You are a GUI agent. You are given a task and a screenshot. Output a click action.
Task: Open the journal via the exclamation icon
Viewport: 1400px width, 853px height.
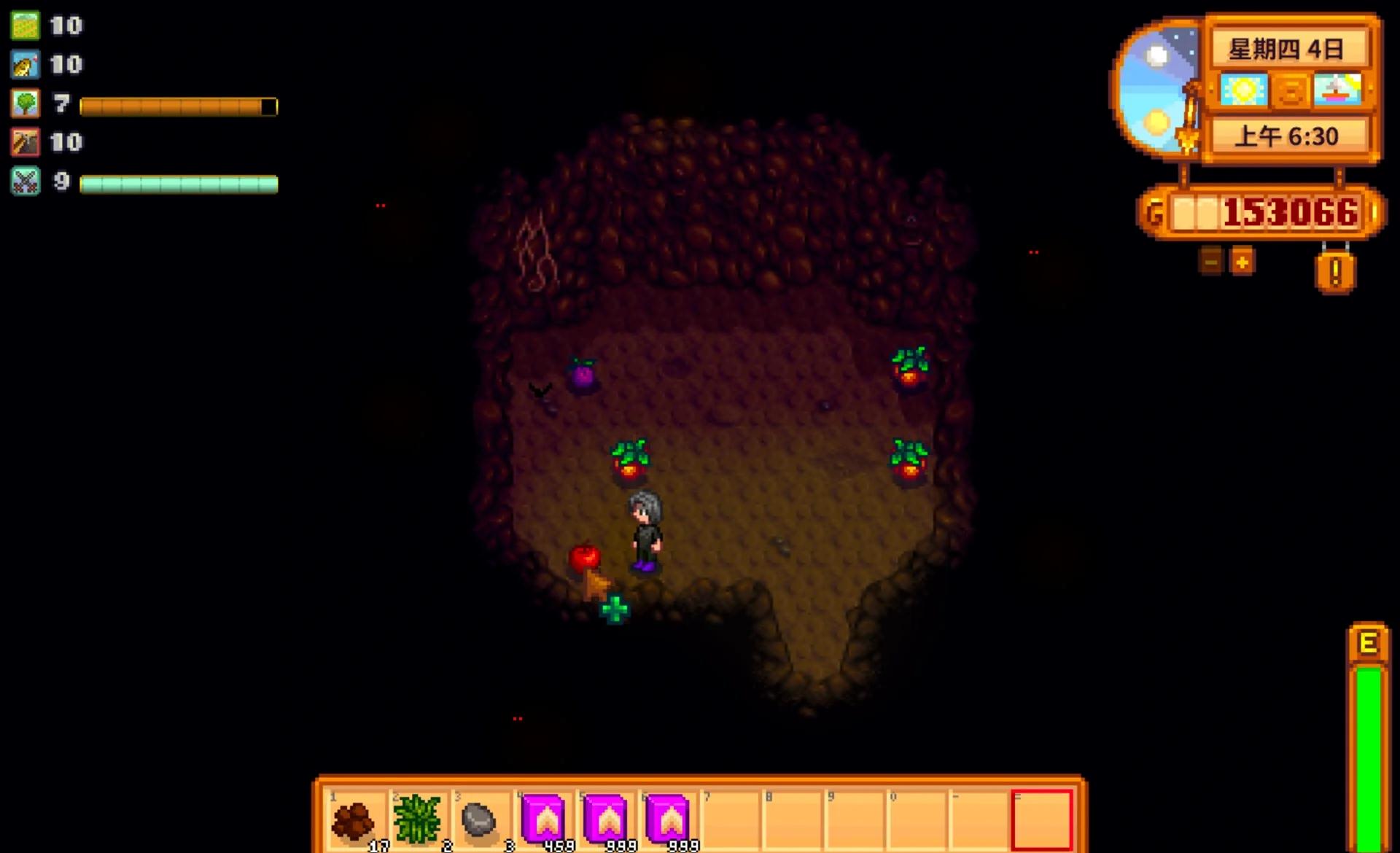(x=1335, y=273)
